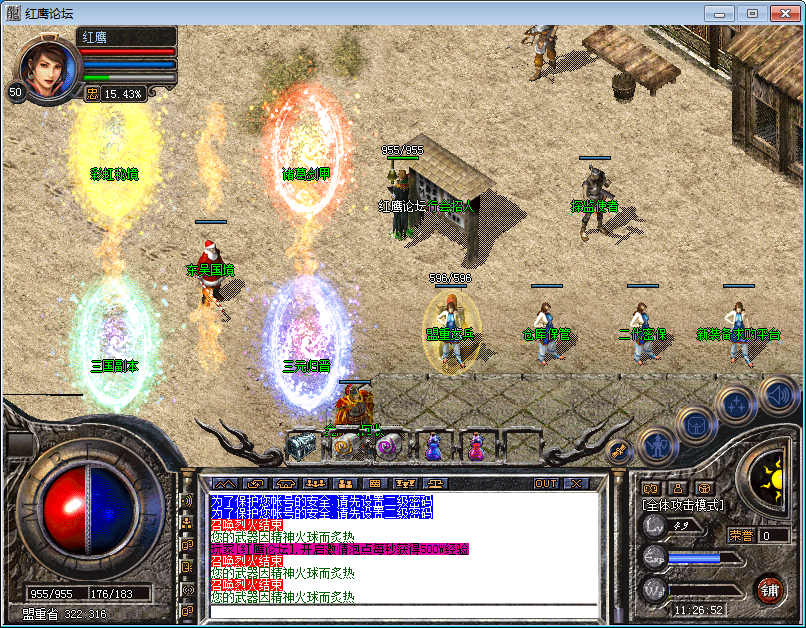Click the small orange satellite icon button

617,451
